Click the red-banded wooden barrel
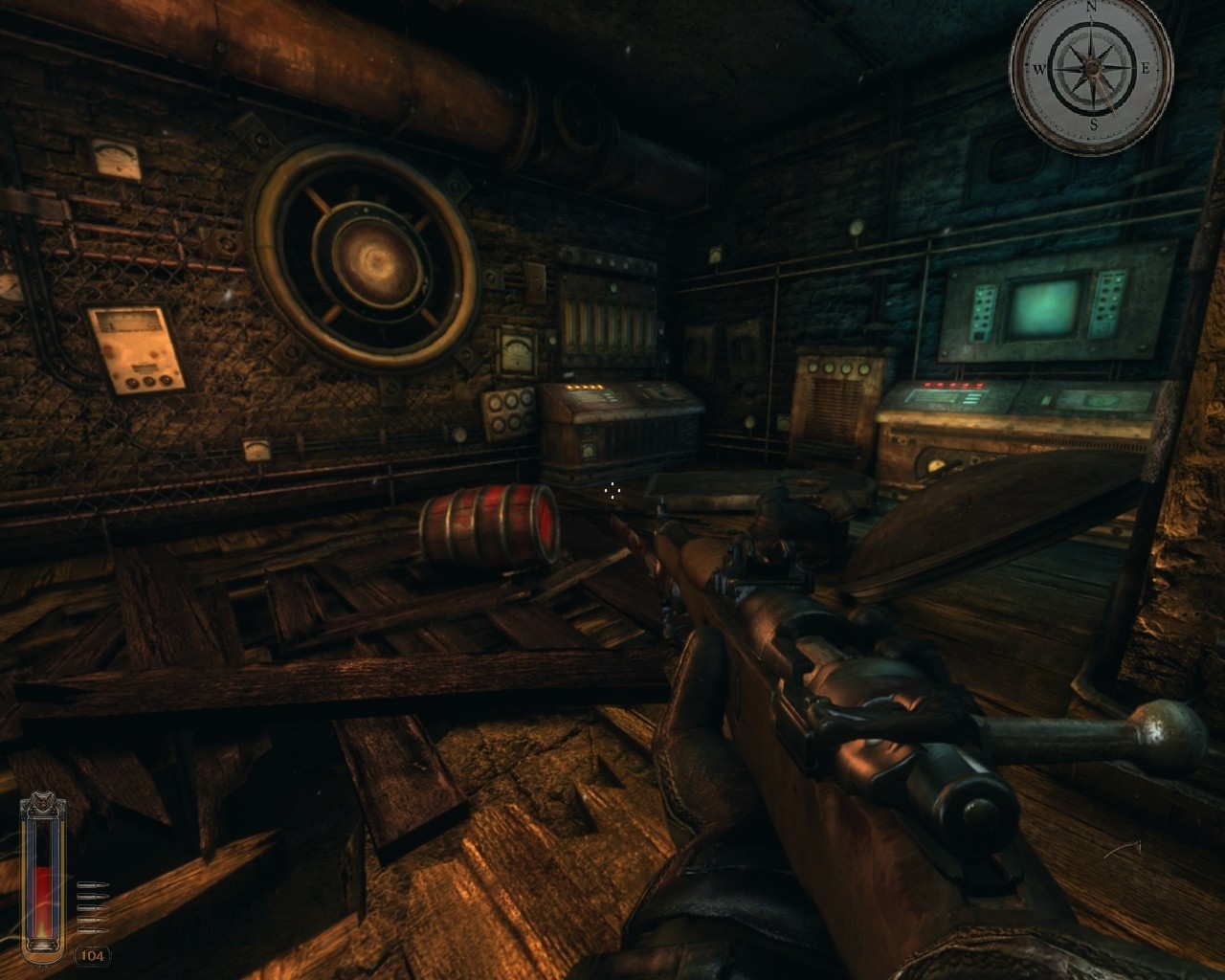Image resolution: width=1225 pixels, height=980 pixels. 488,526
